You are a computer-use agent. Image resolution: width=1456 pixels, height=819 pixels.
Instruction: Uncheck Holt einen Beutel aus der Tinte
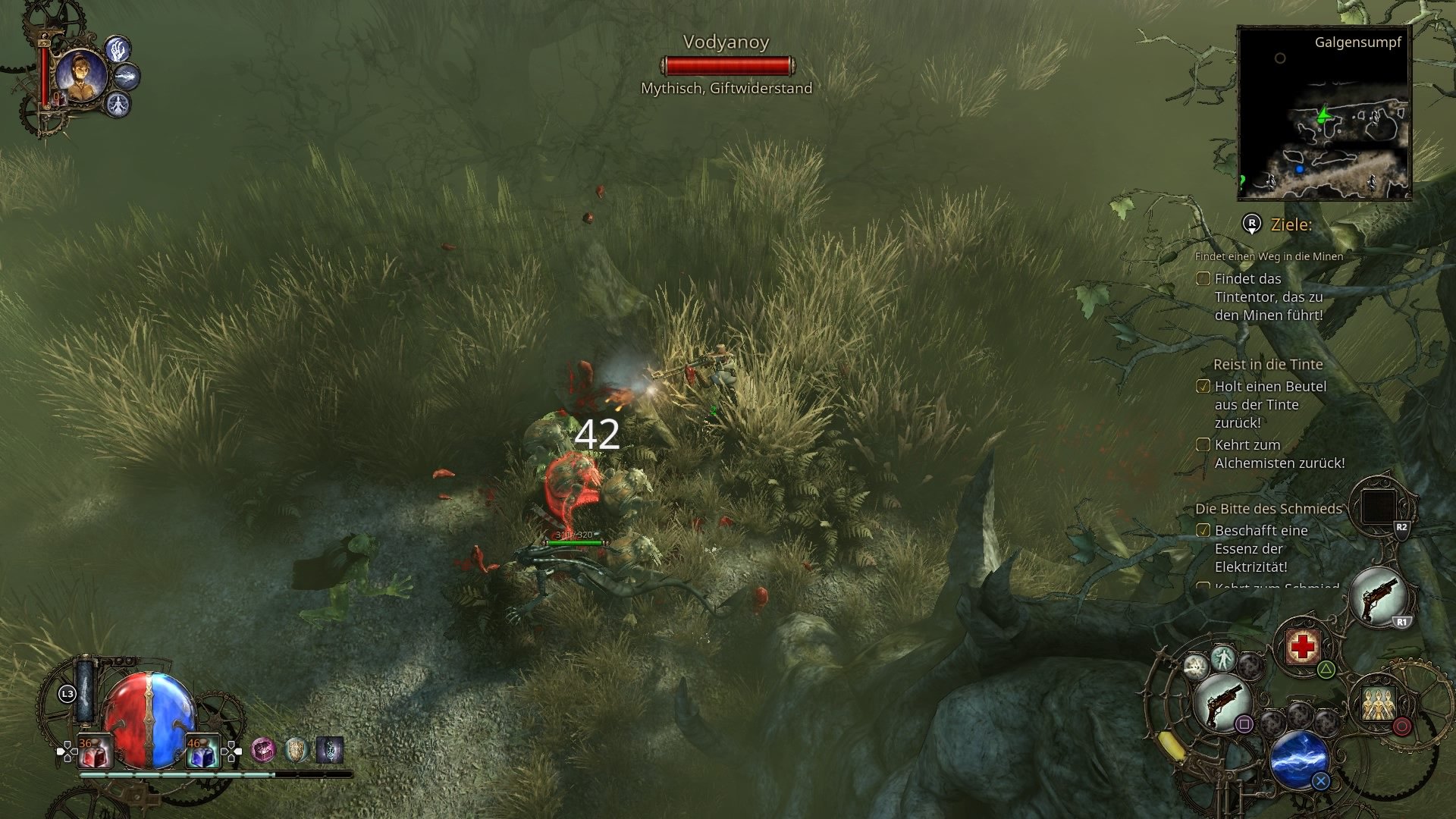[x=1204, y=387]
